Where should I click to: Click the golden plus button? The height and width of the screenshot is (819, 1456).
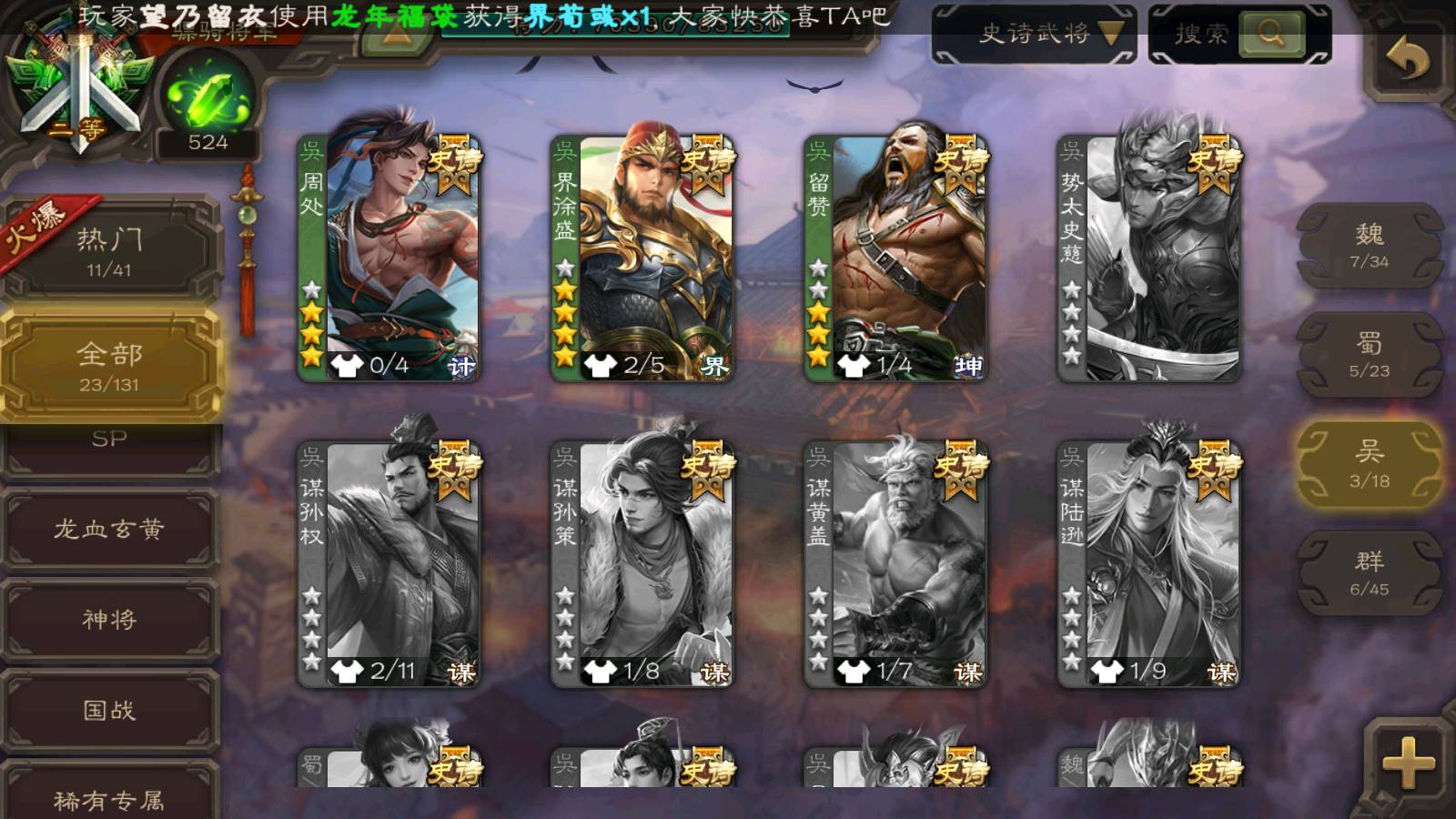click(1407, 763)
